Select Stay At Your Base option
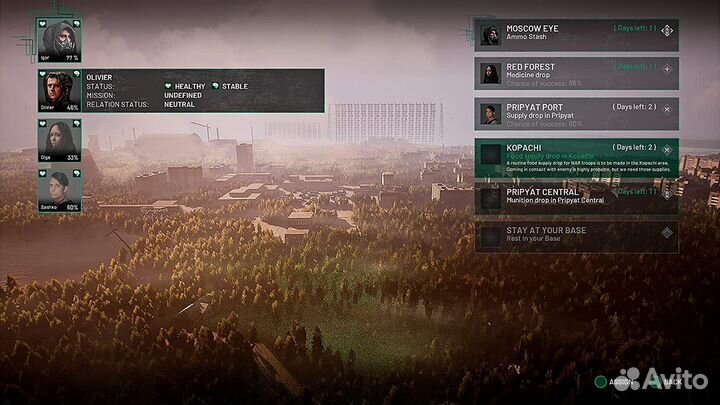The width and height of the screenshot is (720, 405). click(x=575, y=236)
